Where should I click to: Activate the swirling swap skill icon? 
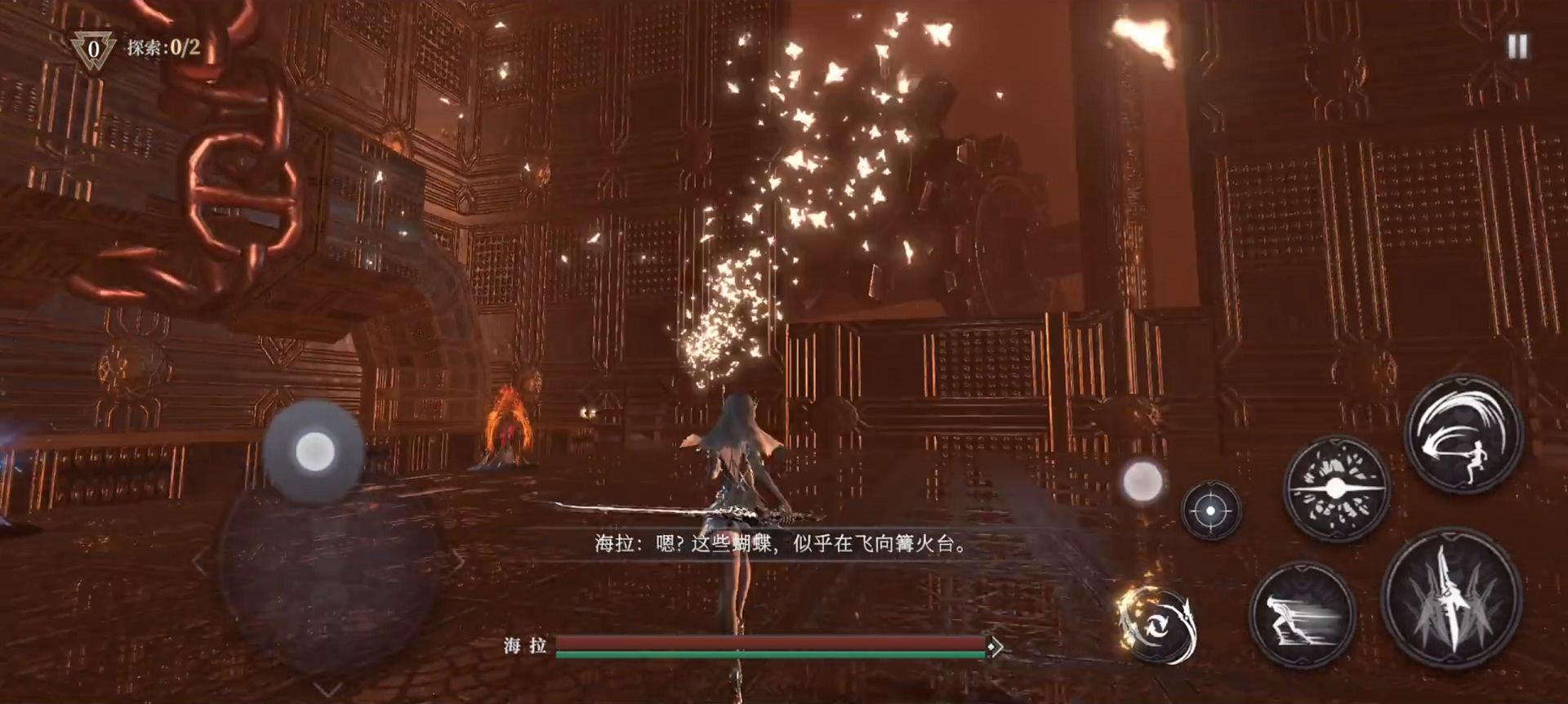tap(1157, 624)
